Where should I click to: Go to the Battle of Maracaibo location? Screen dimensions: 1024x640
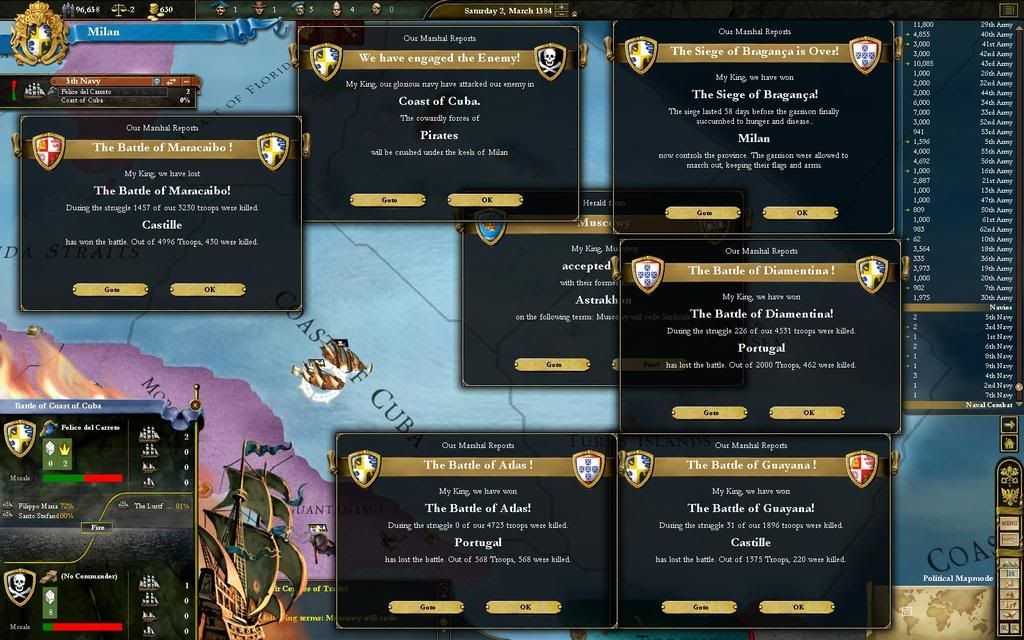coord(111,289)
